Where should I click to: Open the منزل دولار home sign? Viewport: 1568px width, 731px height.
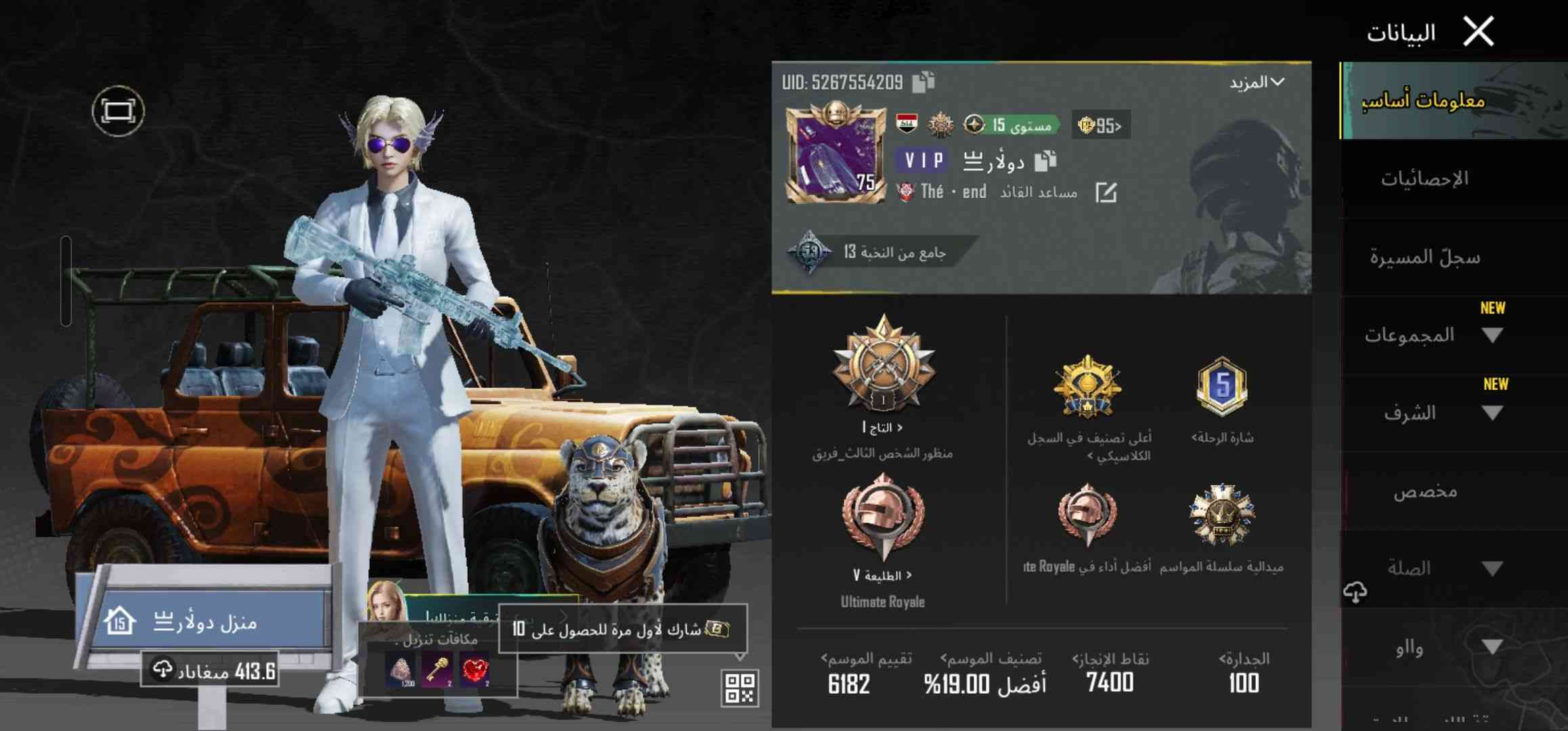(x=203, y=621)
